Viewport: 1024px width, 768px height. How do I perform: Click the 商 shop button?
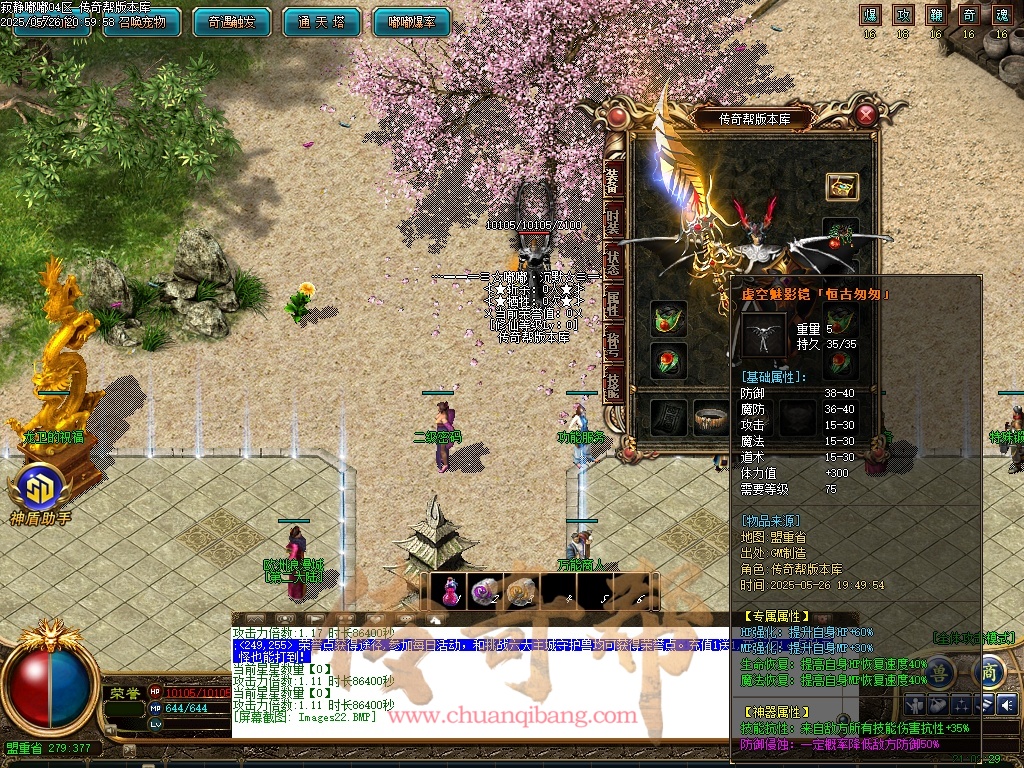pyautogui.click(x=989, y=670)
